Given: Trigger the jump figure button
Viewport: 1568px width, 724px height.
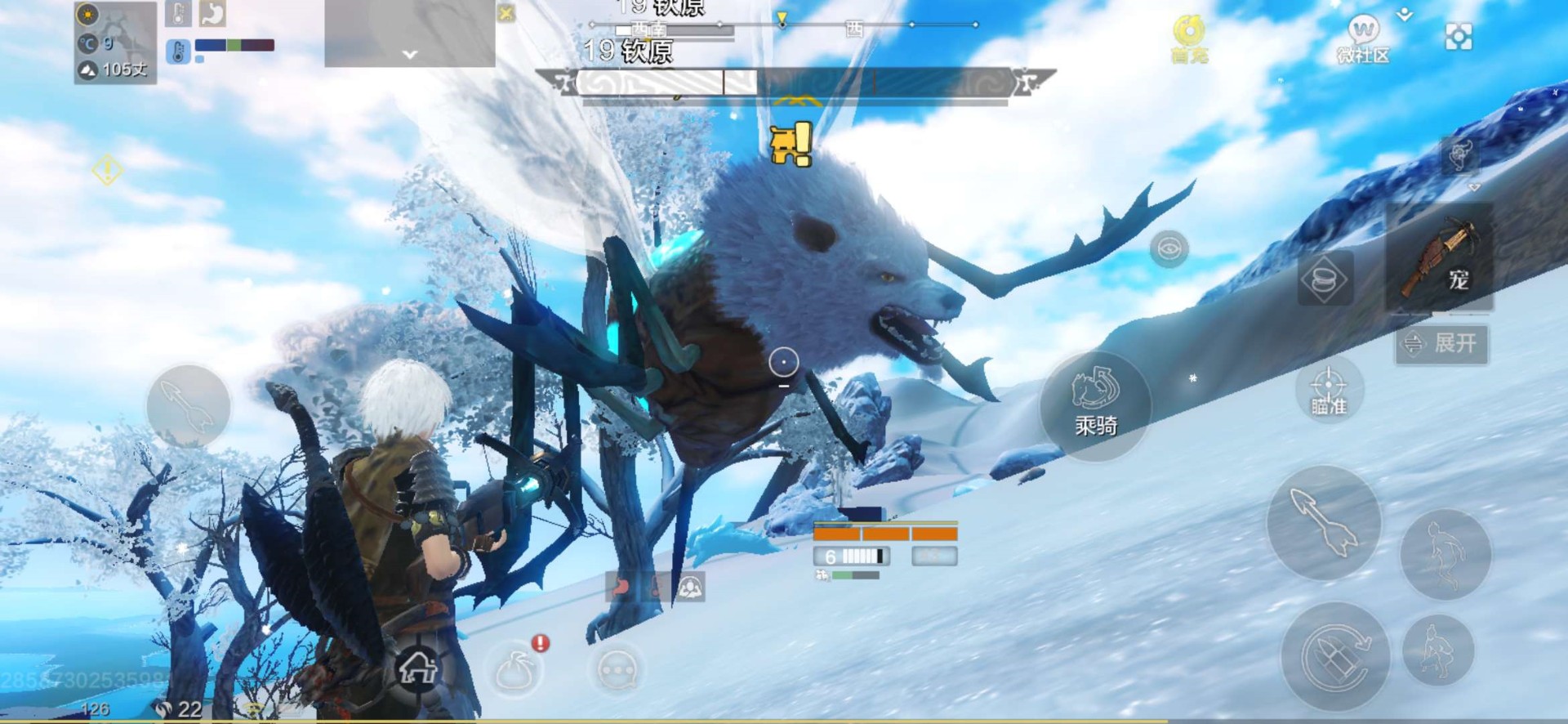Looking at the screenshot, I should 1445,555.
